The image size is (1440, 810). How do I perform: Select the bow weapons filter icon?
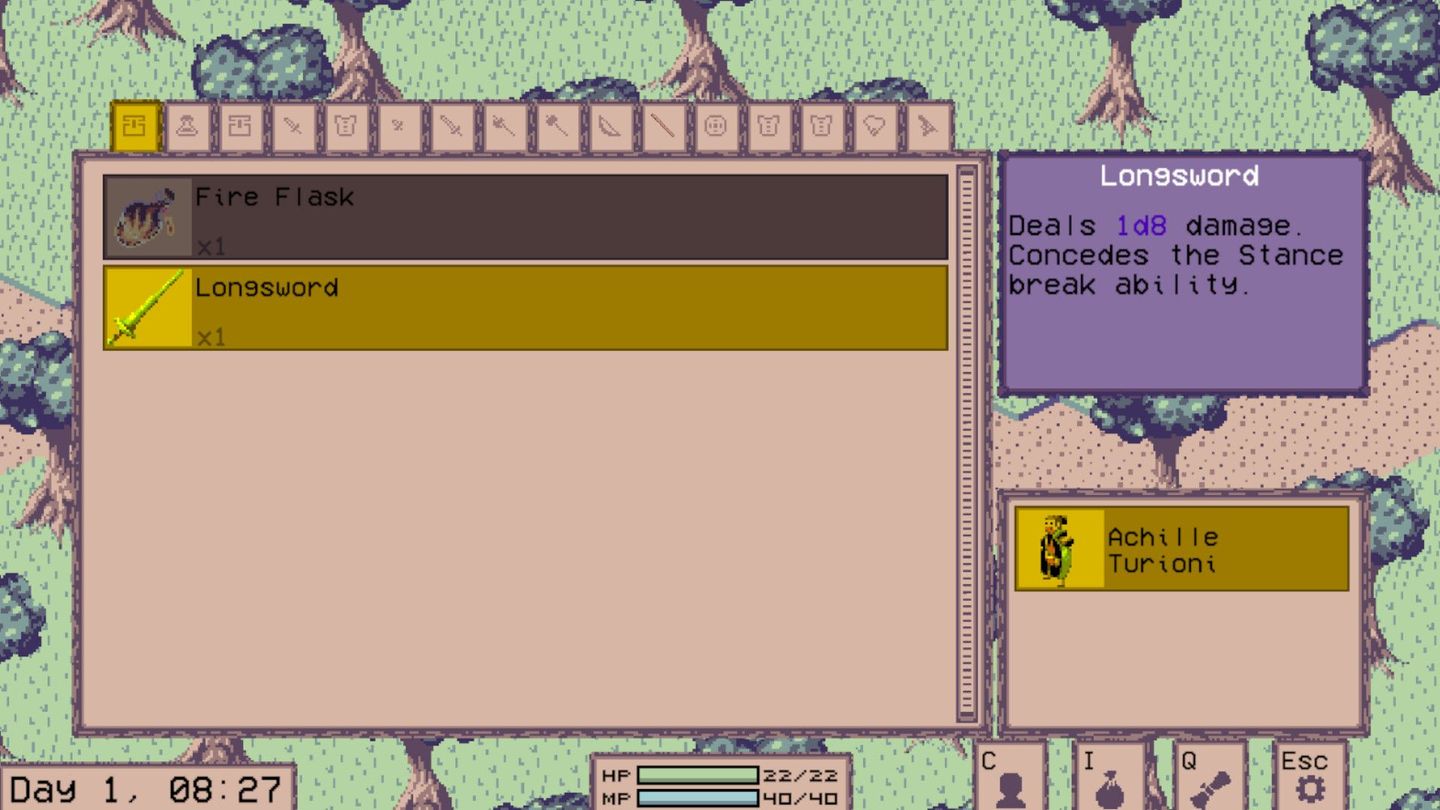pos(610,127)
